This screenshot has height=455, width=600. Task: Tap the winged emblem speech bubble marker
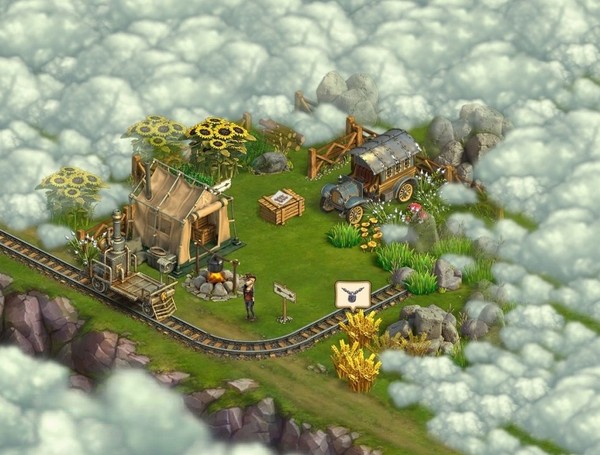tap(353, 294)
